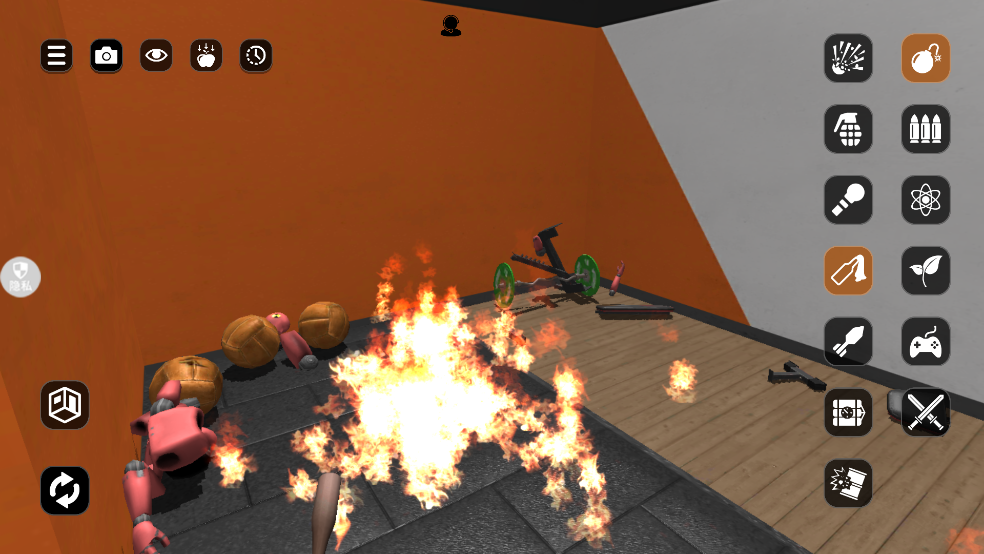This screenshot has height=554, width=984.
Task: Select the crossed swords melee category
Action: (925, 412)
